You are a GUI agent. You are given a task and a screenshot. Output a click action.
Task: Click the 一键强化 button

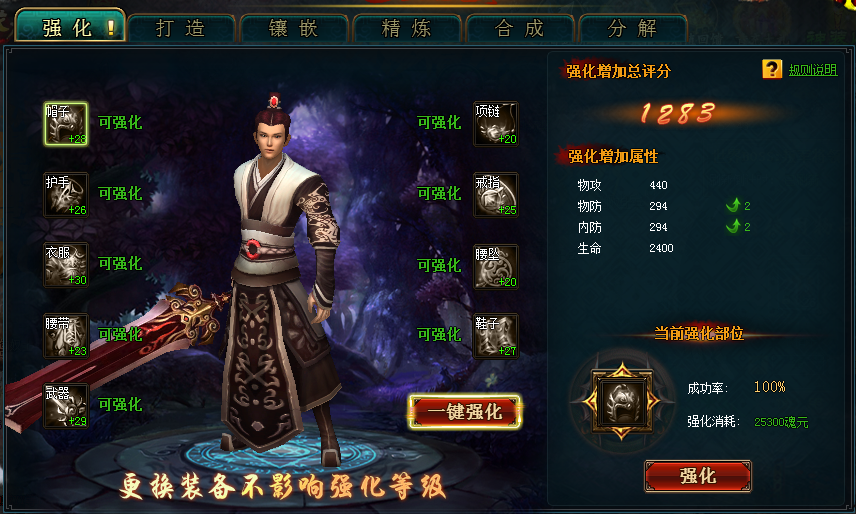pos(465,411)
